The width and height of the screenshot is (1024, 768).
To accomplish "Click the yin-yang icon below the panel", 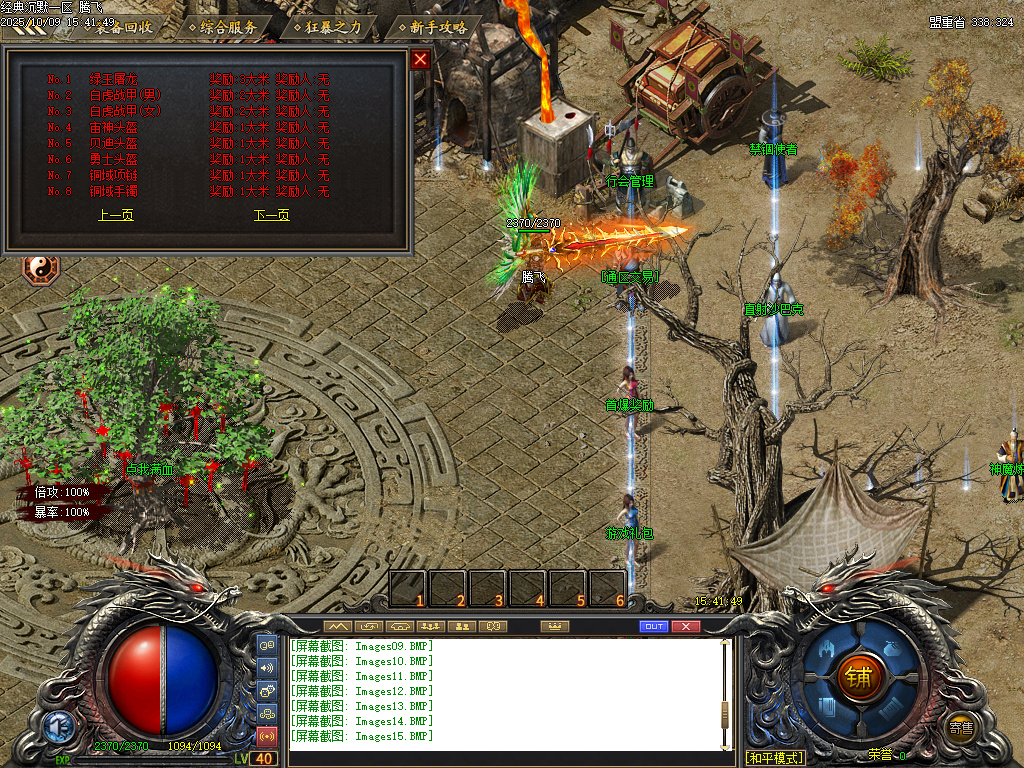I will [x=42, y=269].
